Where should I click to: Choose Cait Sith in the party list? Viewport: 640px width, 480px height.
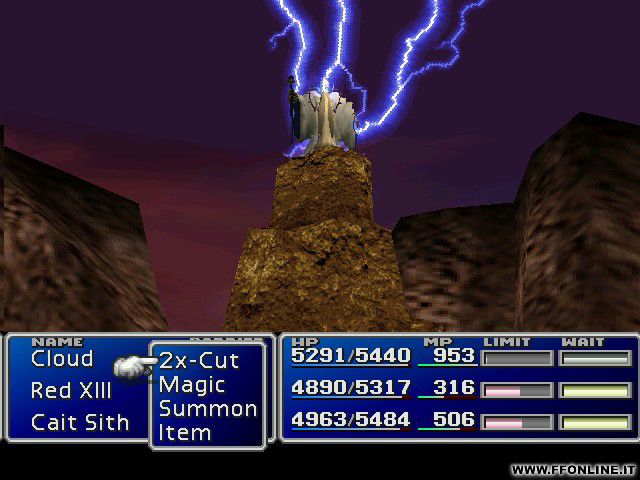click(80, 423)
